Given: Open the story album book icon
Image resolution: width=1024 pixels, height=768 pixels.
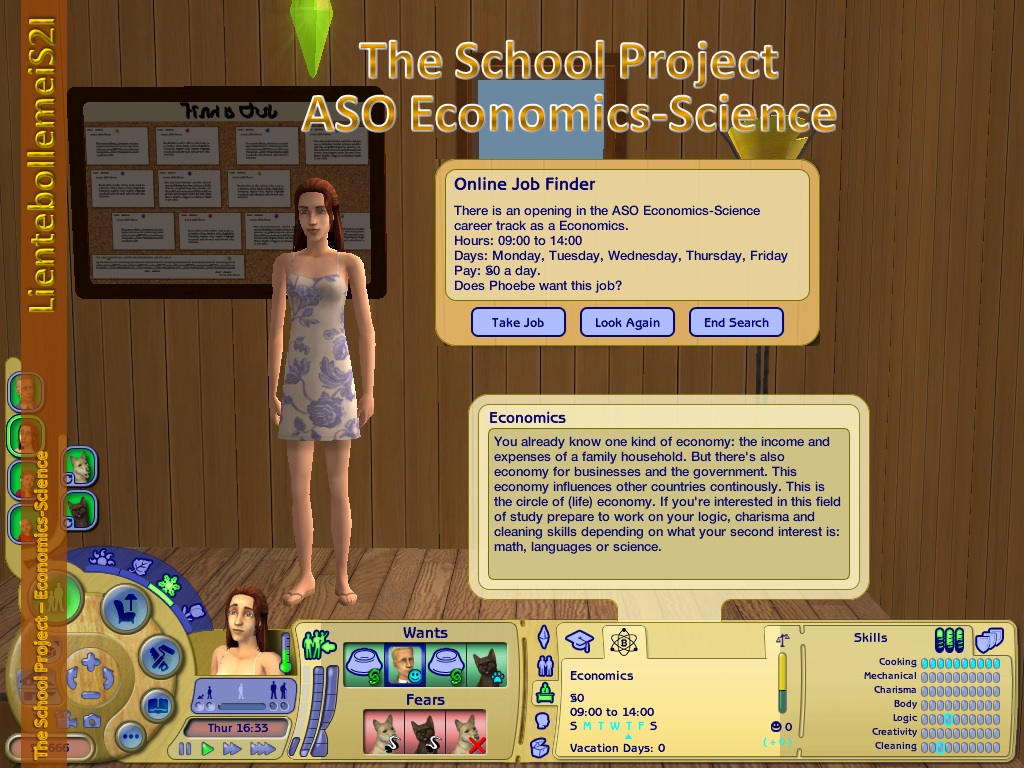Looking at the screenshot, I should click(x=159, y=706).
